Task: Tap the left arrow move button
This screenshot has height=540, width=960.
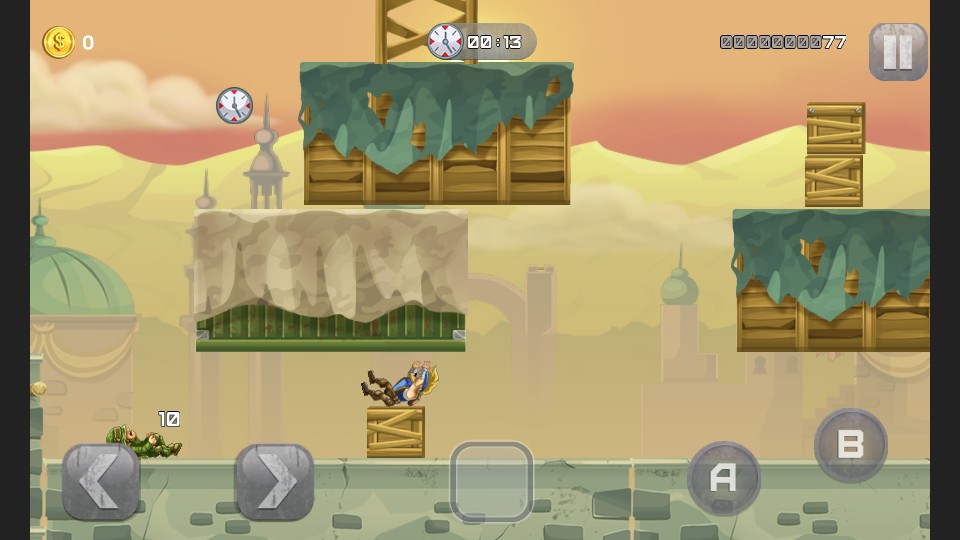Action: [101, 481]
